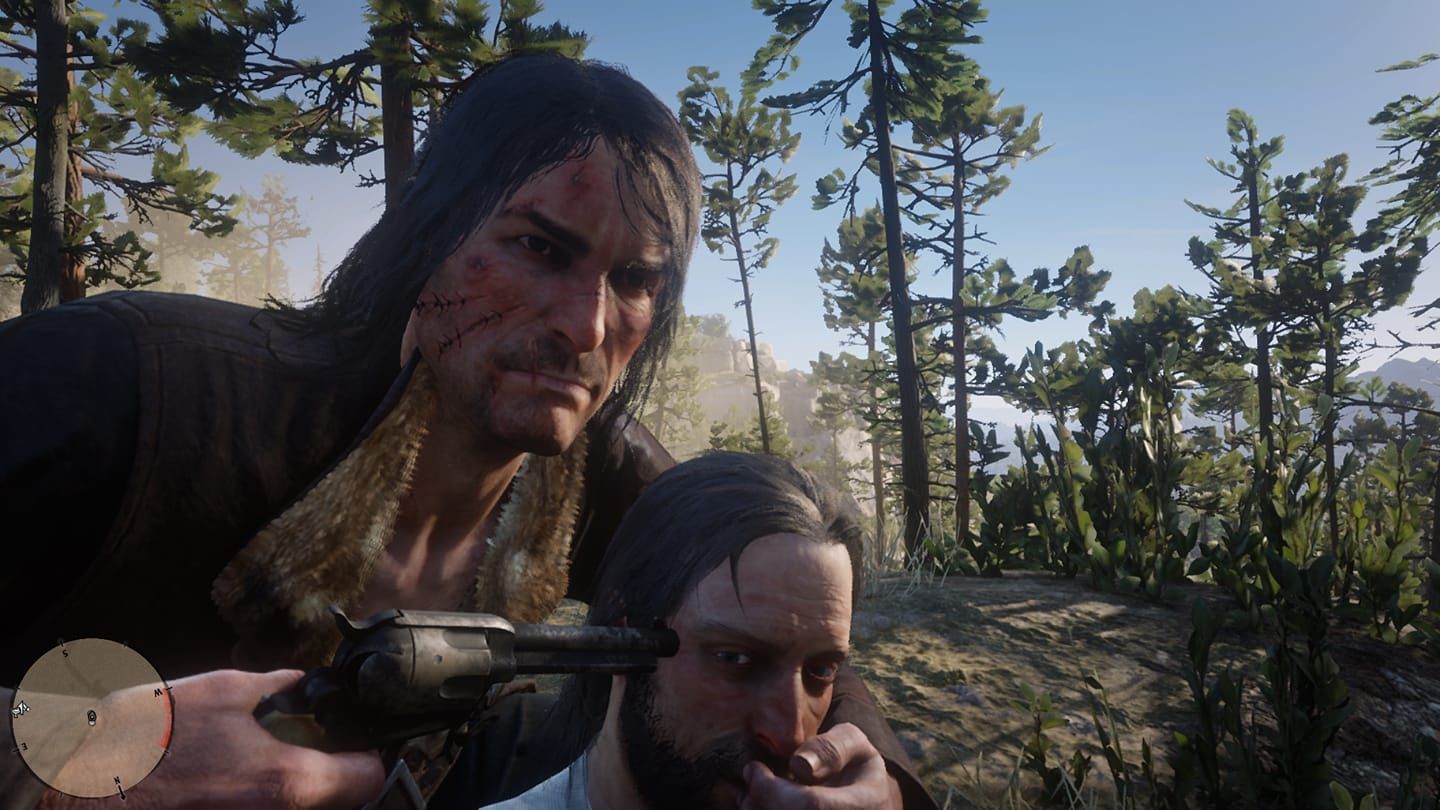Click the player arrow marker on the minimap

pos(91,716)
